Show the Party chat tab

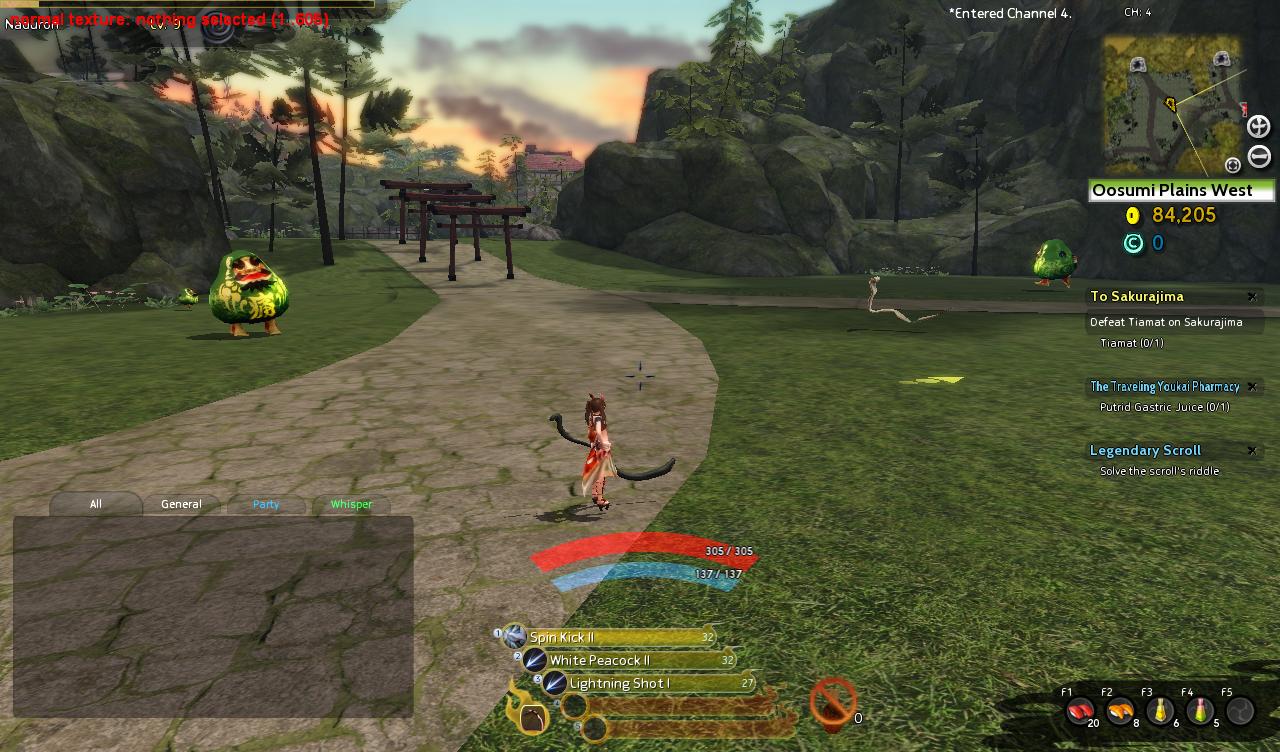coord(266,504)
